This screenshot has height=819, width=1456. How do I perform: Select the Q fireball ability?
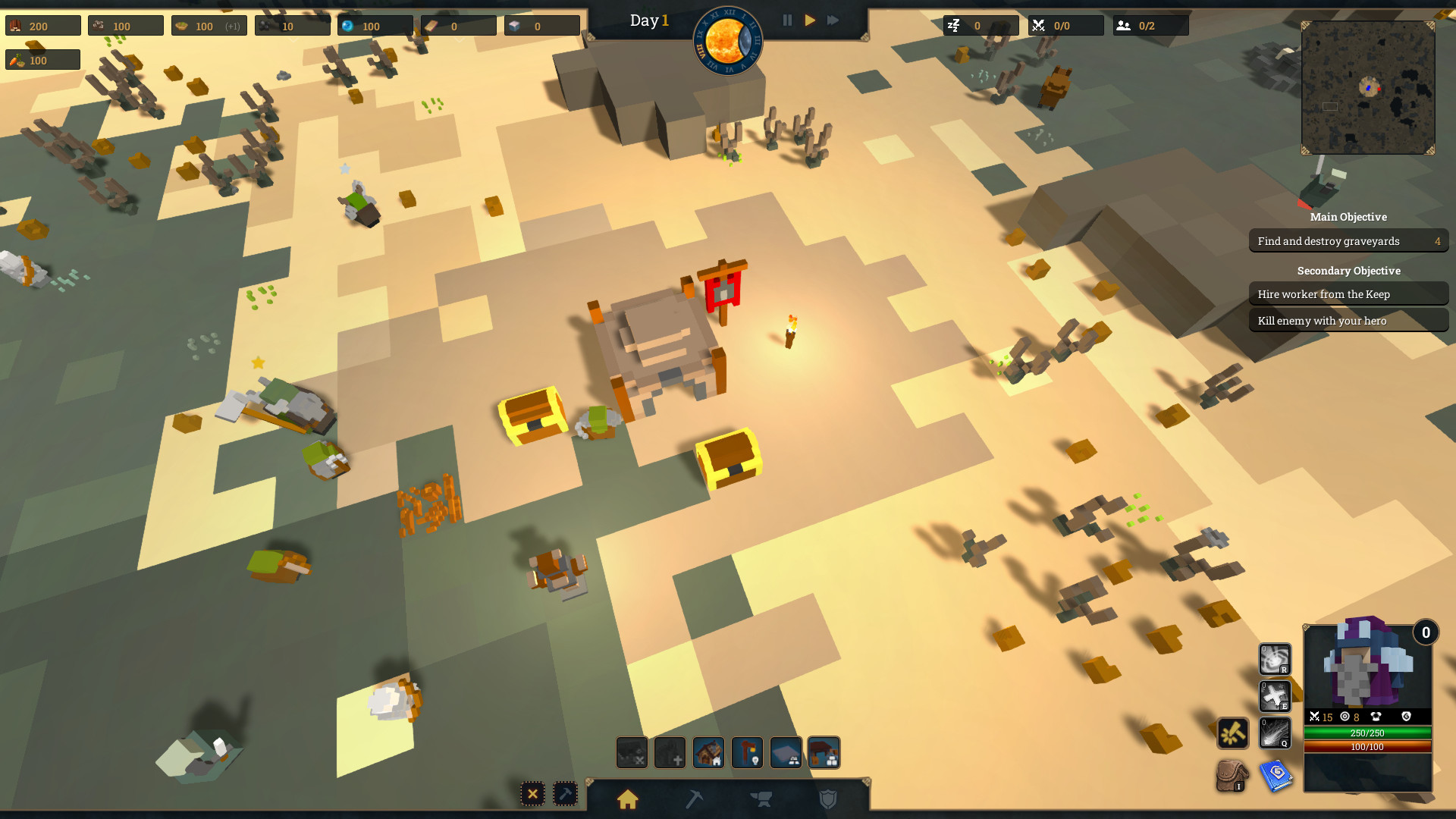pos(1276,733)
